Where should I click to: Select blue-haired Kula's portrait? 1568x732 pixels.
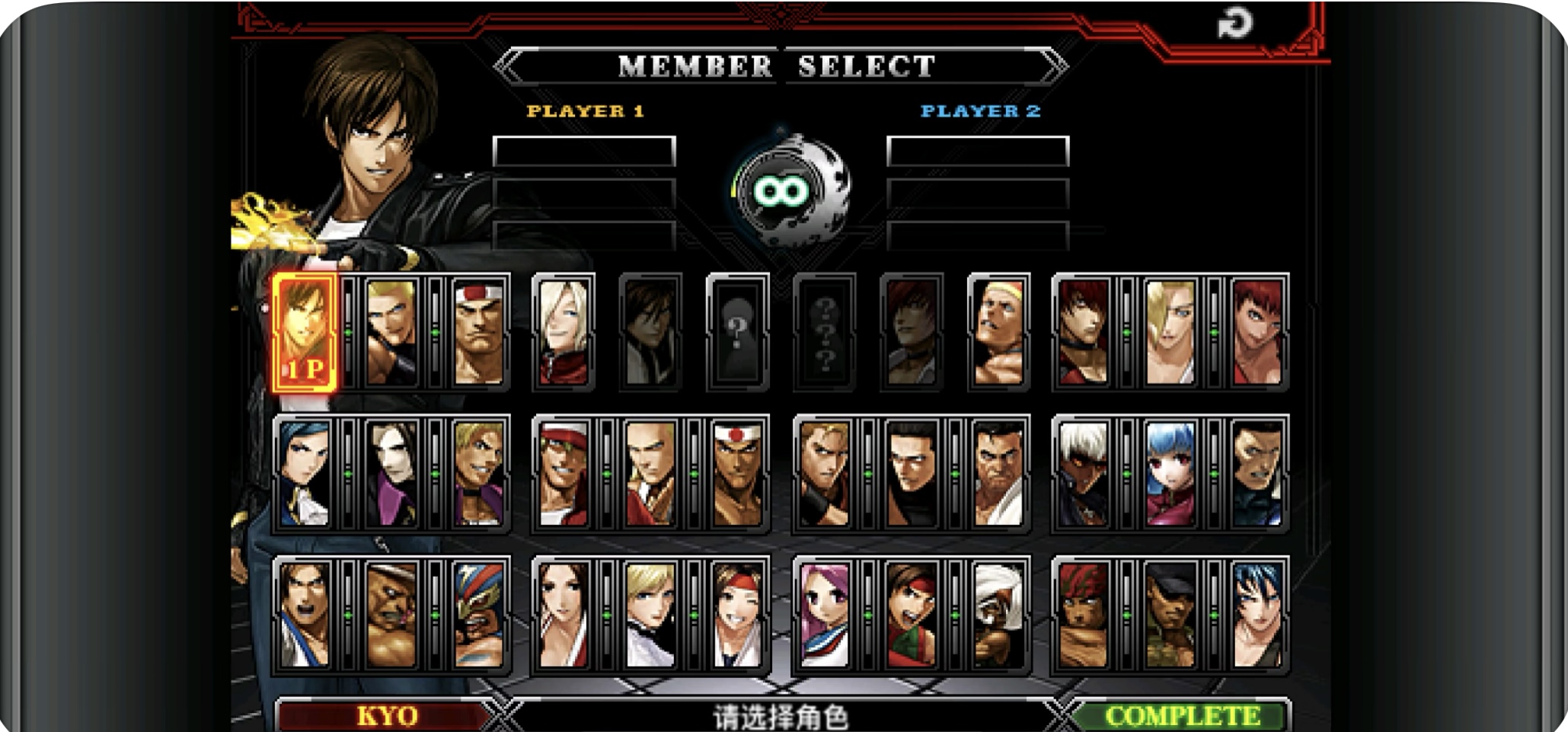(x=1170, y=474)
